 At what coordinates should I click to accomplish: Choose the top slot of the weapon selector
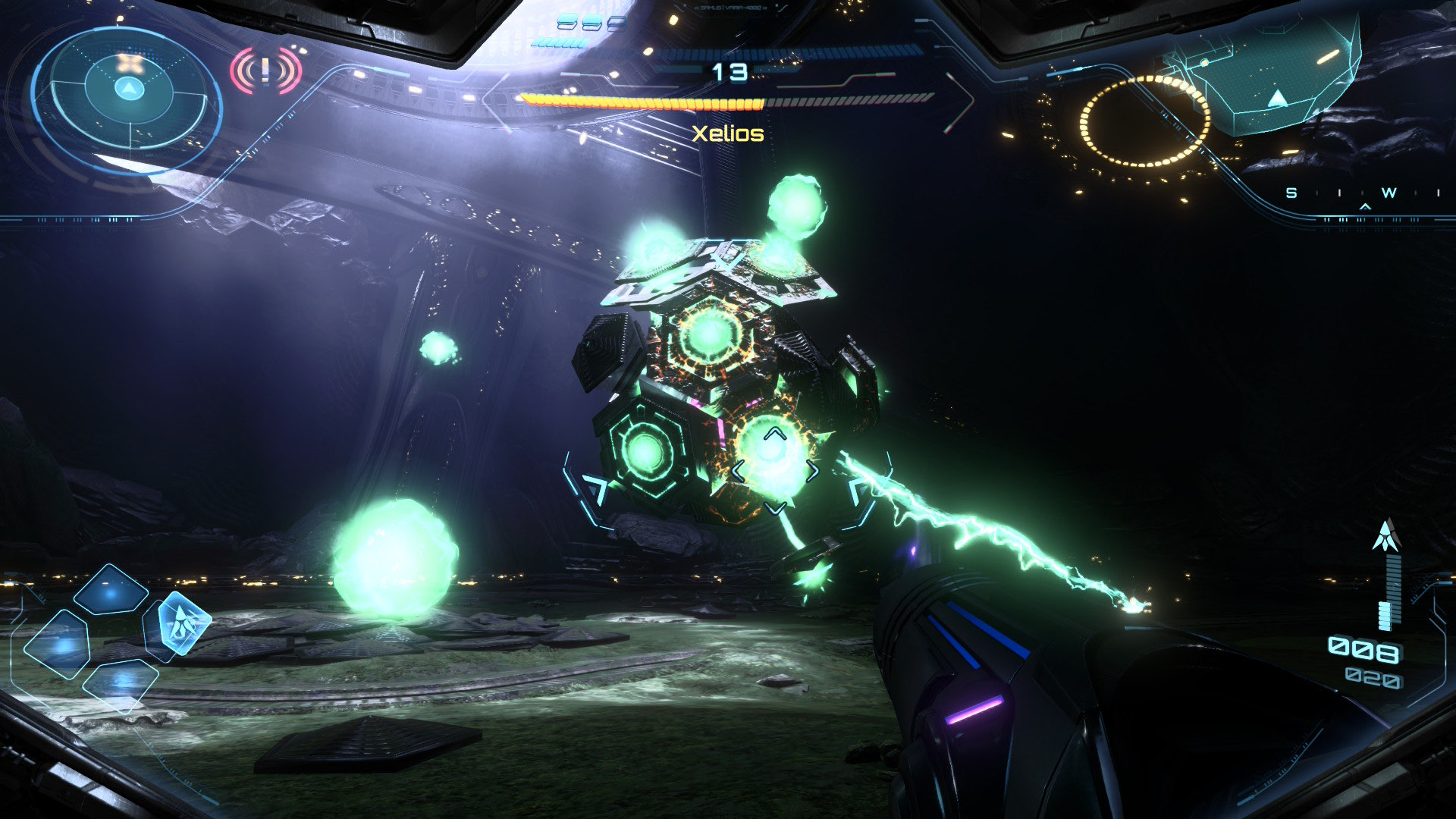(x=111, y=590)
